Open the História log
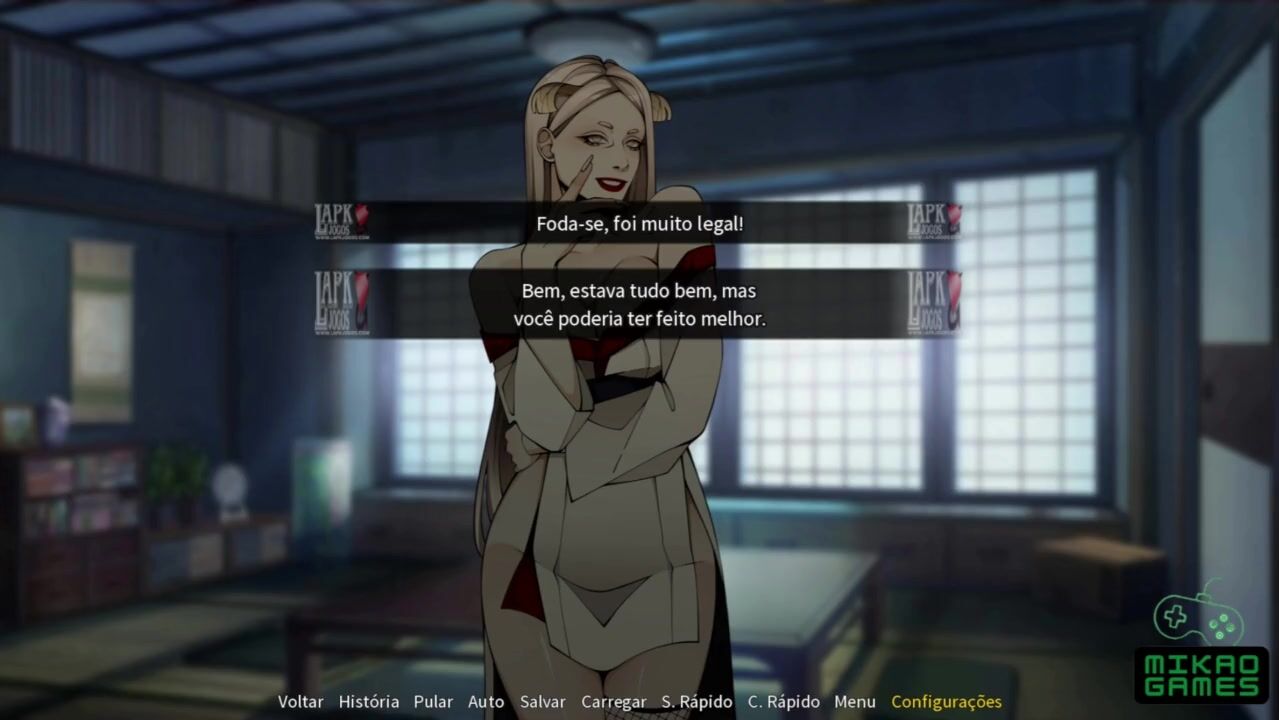 click(368, 702)
